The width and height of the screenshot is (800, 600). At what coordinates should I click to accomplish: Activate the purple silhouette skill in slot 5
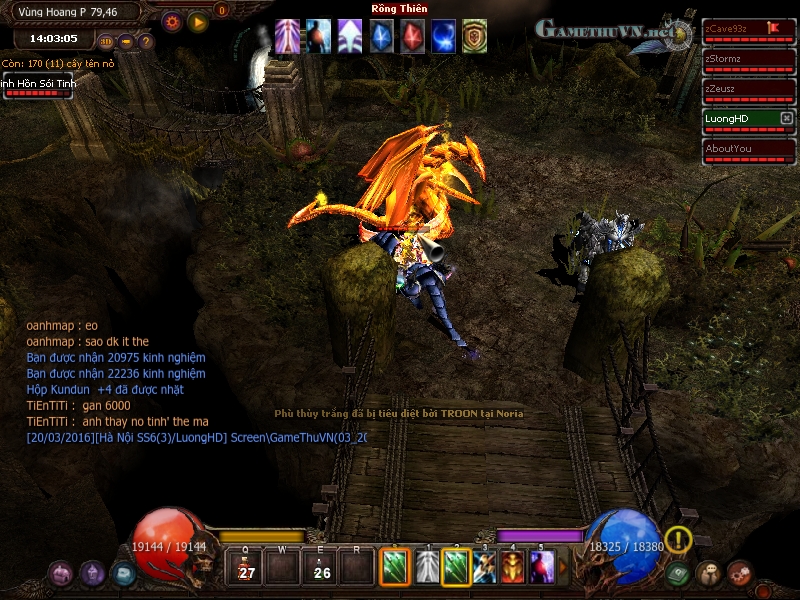tap(542, 568)
